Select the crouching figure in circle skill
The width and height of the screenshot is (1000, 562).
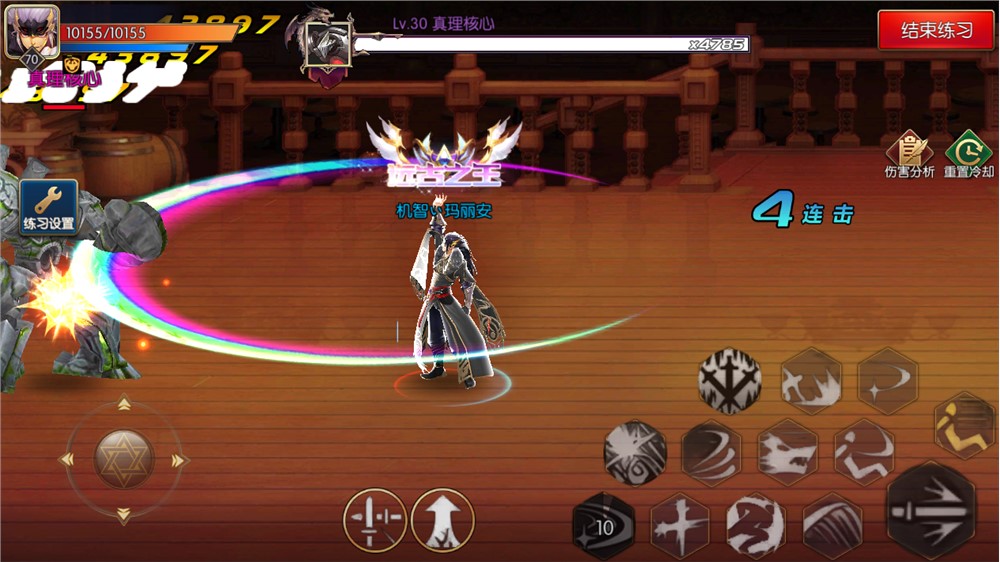(757, 526)
